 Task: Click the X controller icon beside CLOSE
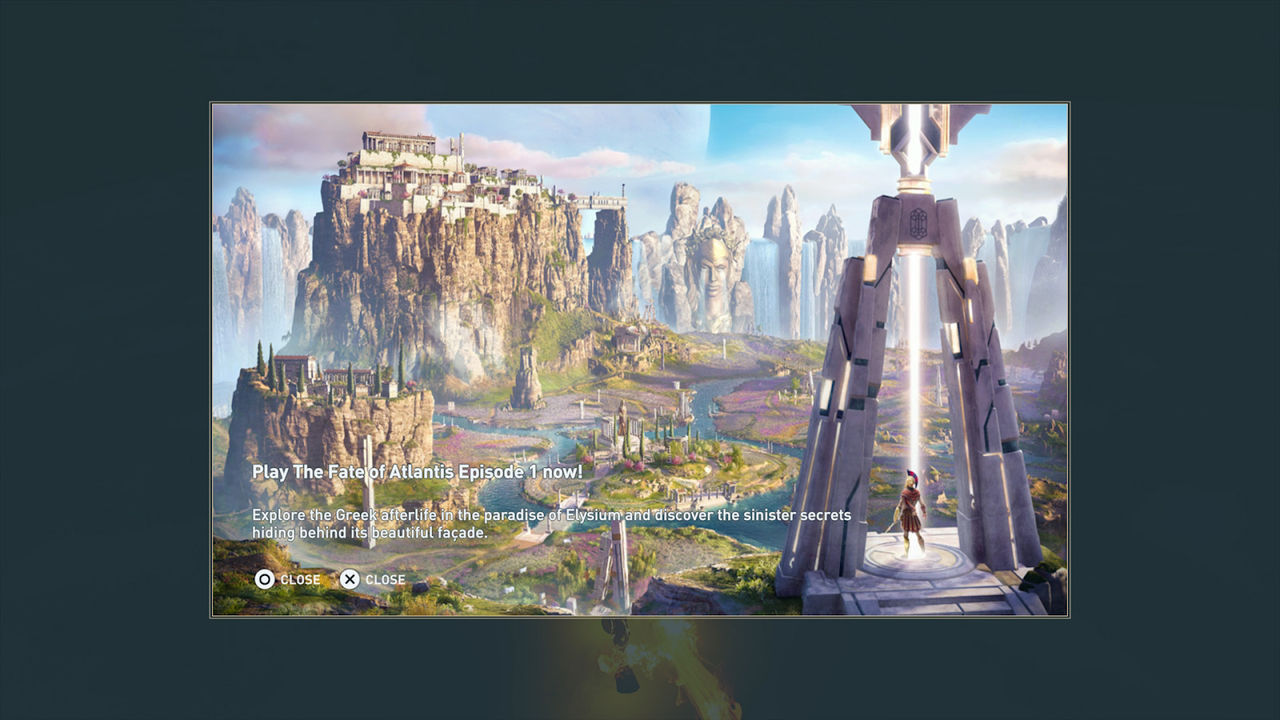350,580
